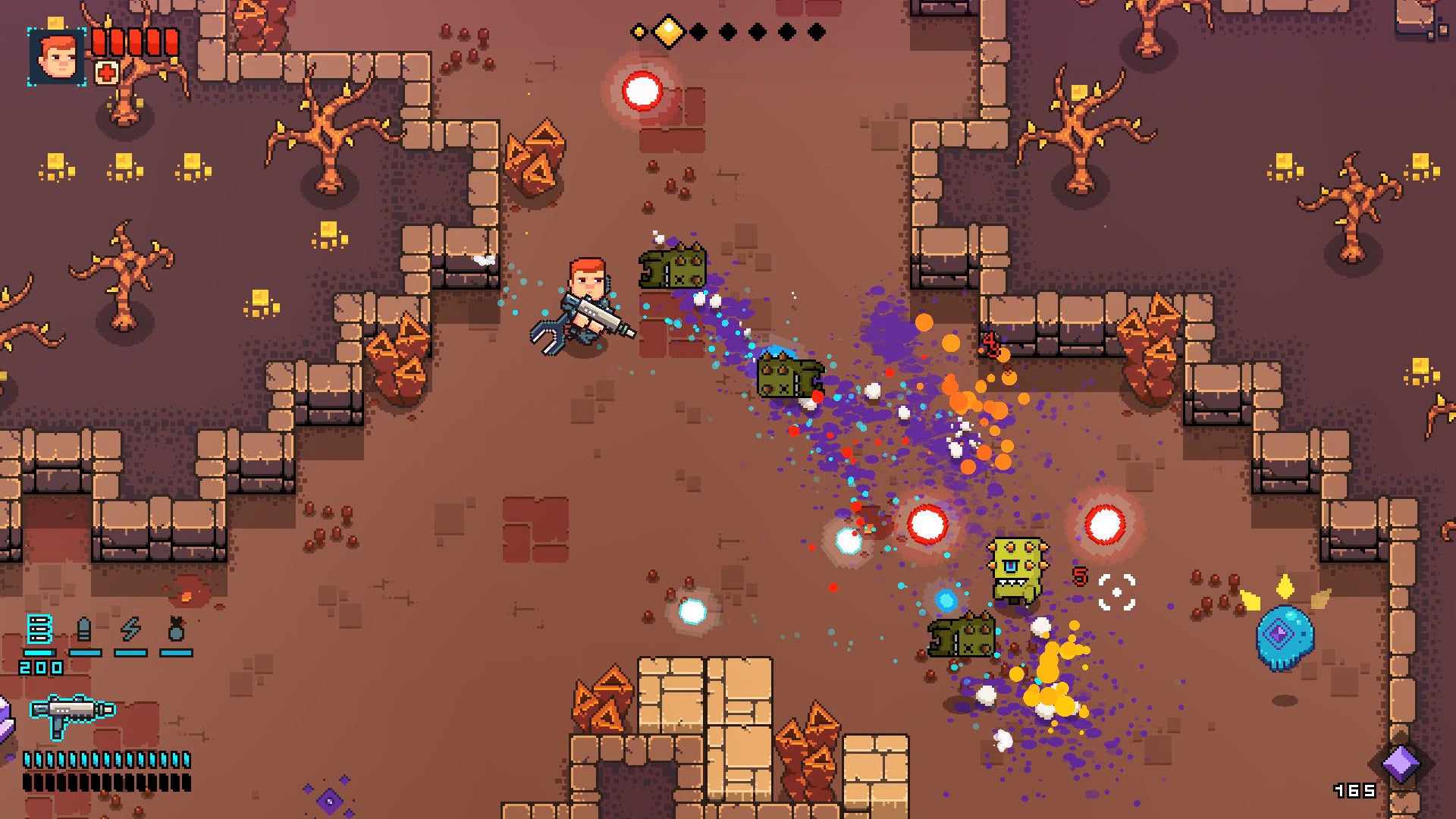Toggle the first red health segment
The height and width of the screenshot is (819, 1456).
click(x=99, y=42)
